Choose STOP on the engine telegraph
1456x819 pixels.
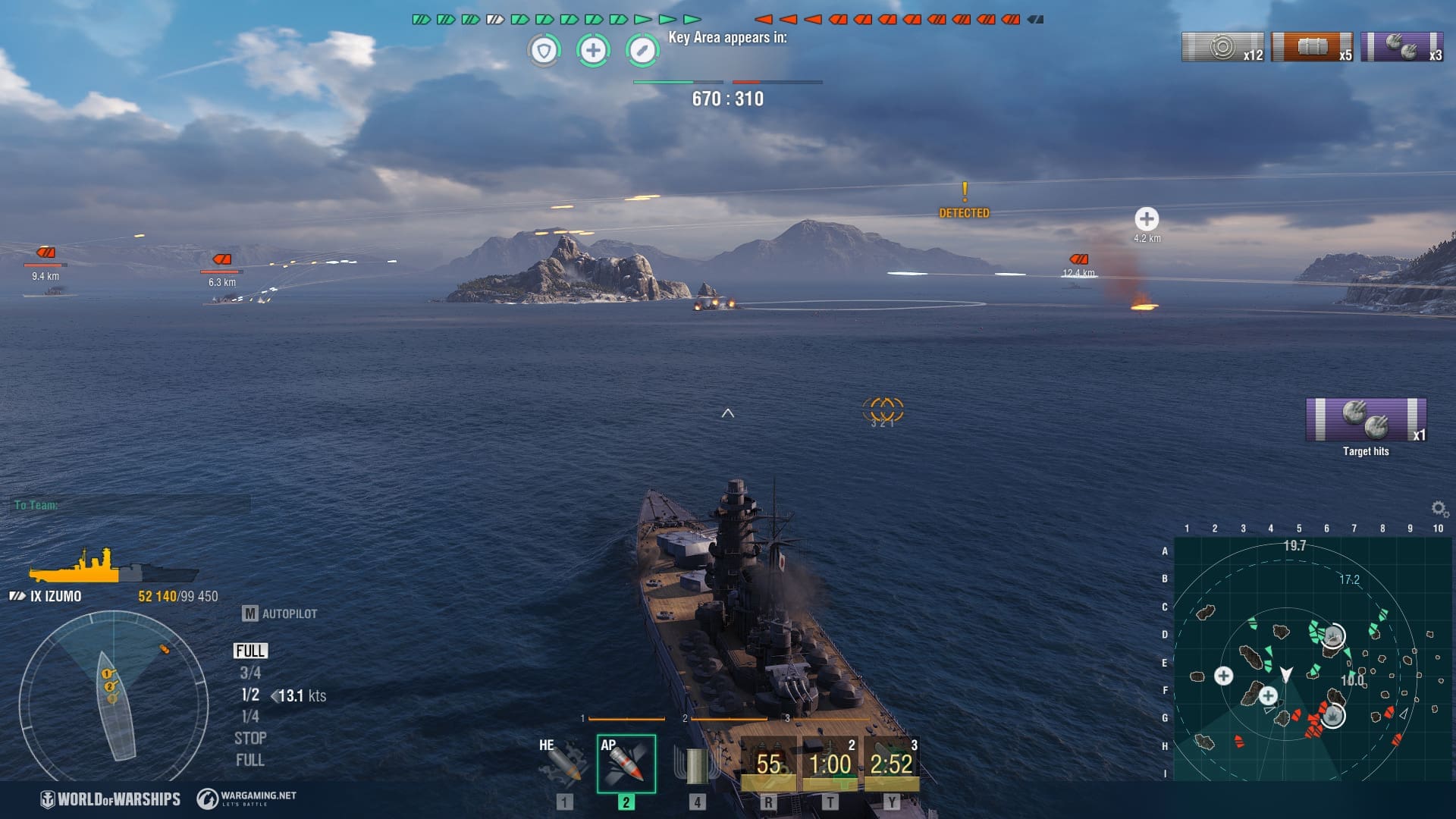tap(250, 738)
